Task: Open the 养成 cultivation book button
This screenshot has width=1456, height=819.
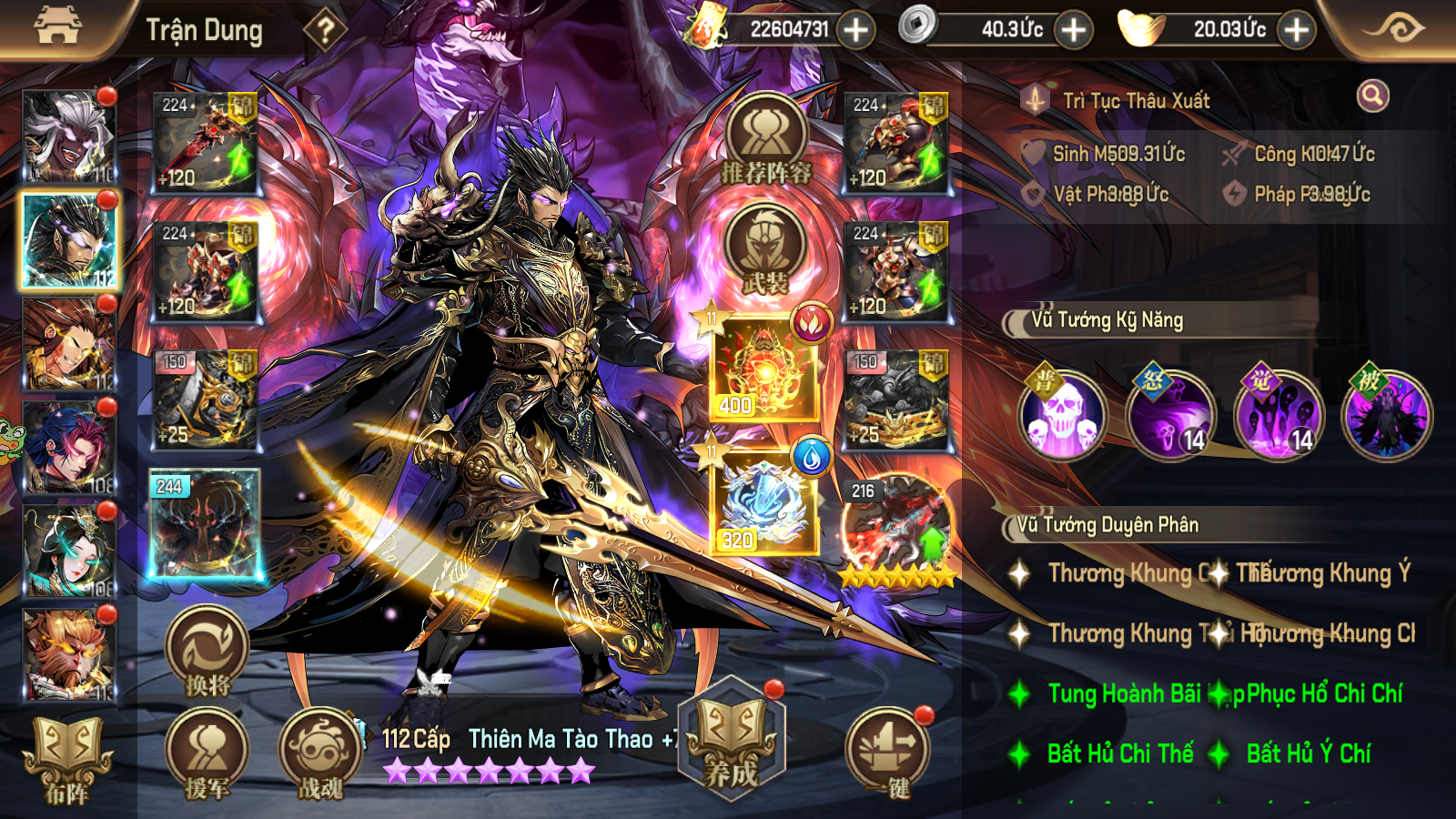Action: point(732,739)
